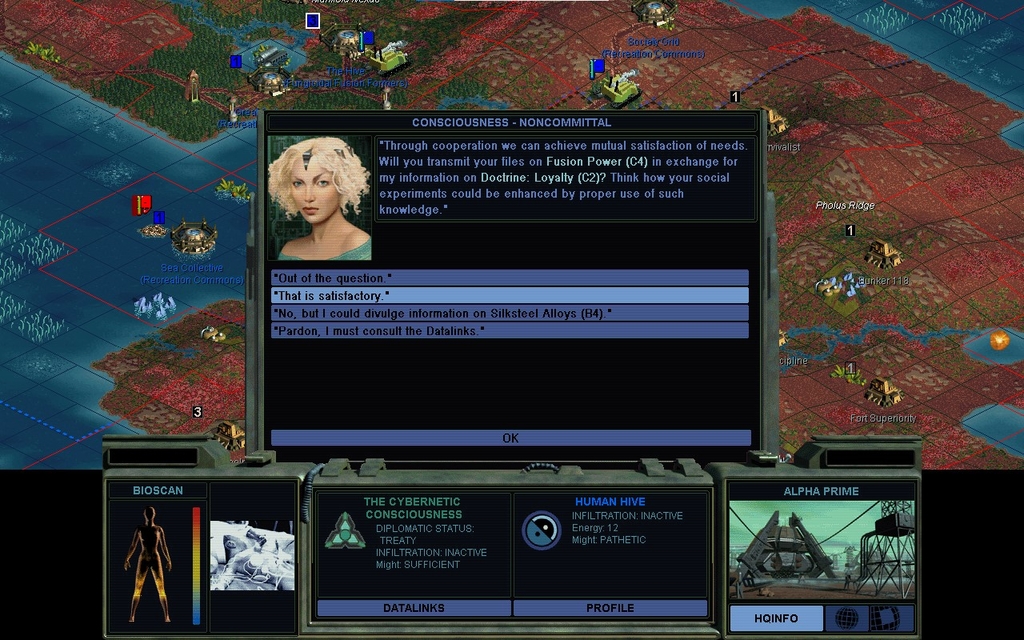Open the Datalinks panel

coord(413,608)
